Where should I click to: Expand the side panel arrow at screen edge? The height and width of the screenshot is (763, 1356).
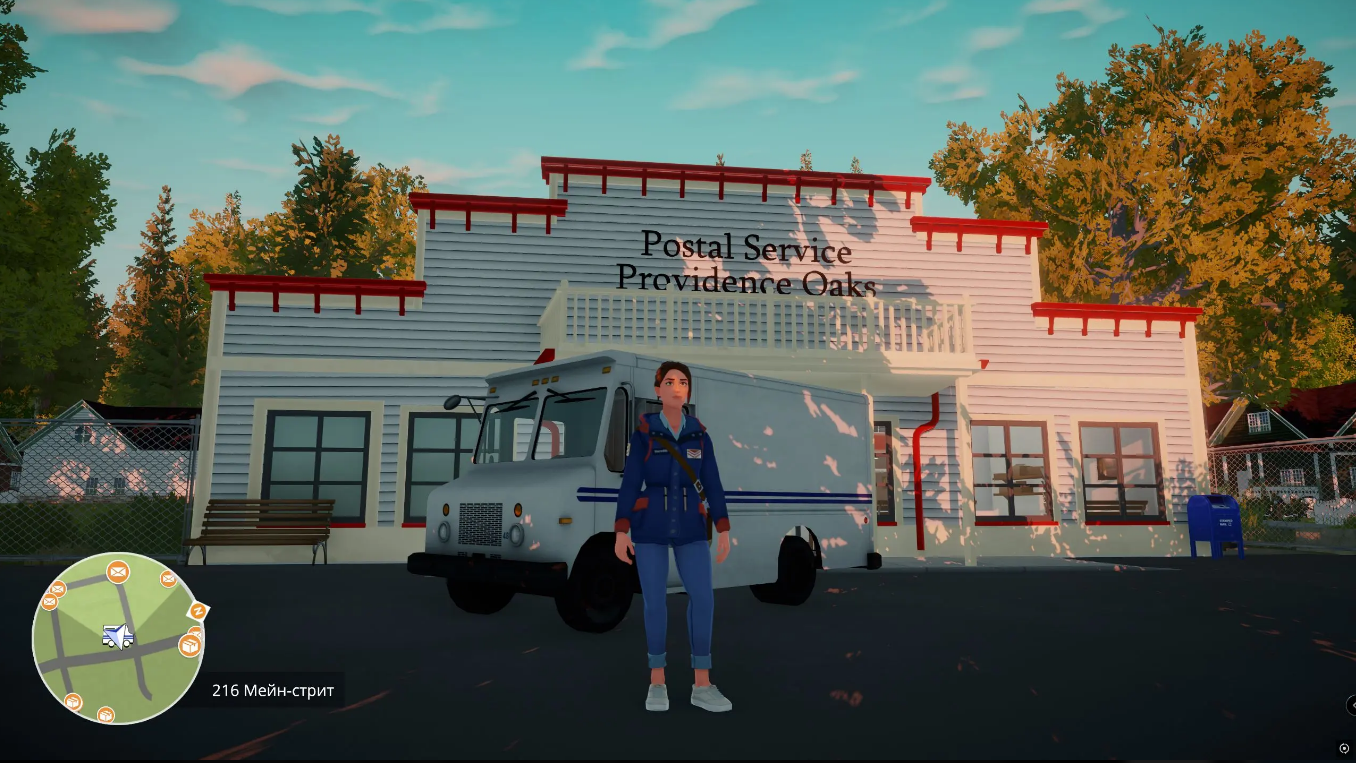pos(1351,704)
